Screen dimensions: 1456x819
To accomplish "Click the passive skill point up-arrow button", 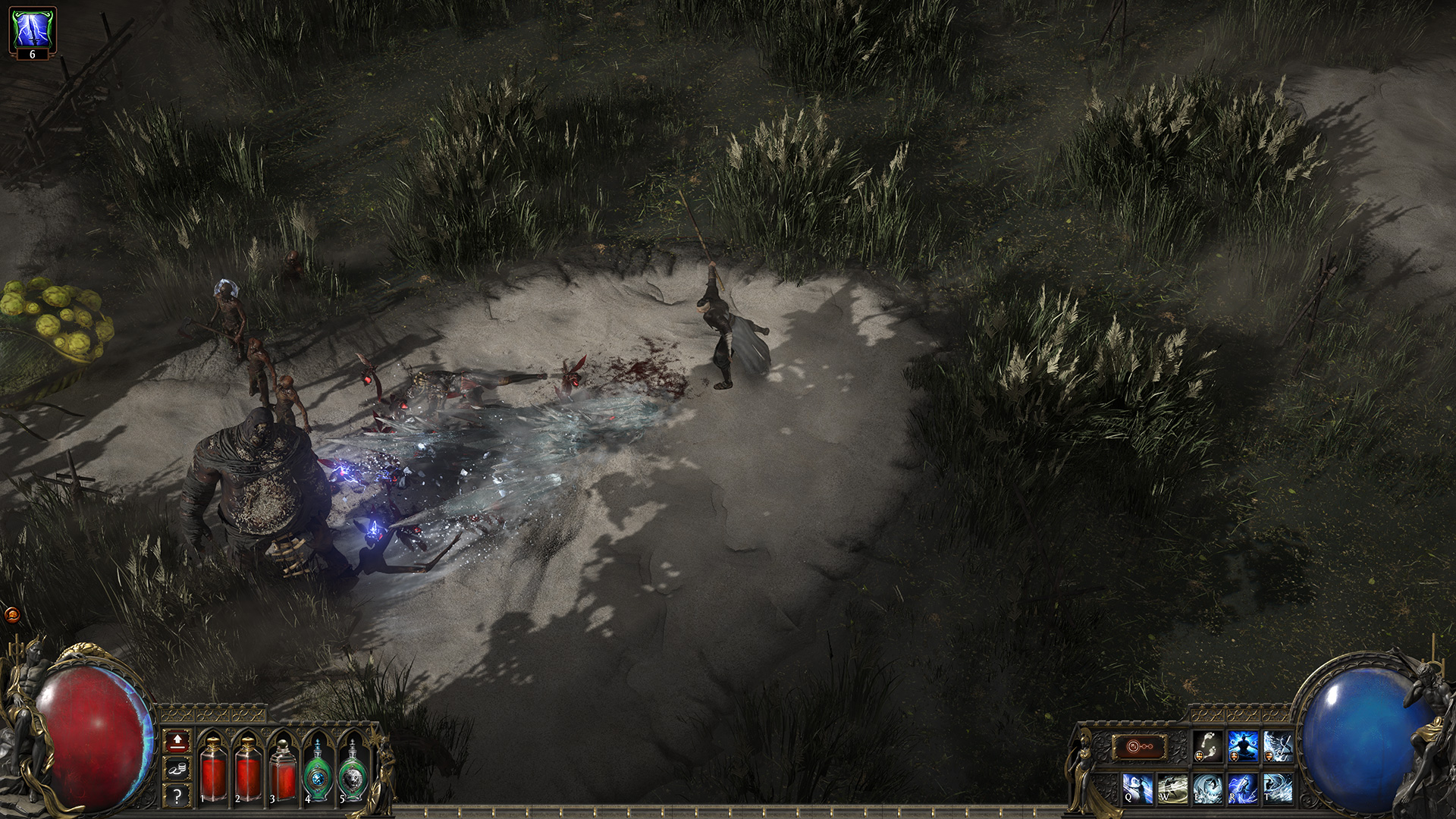I will point(177,742).
